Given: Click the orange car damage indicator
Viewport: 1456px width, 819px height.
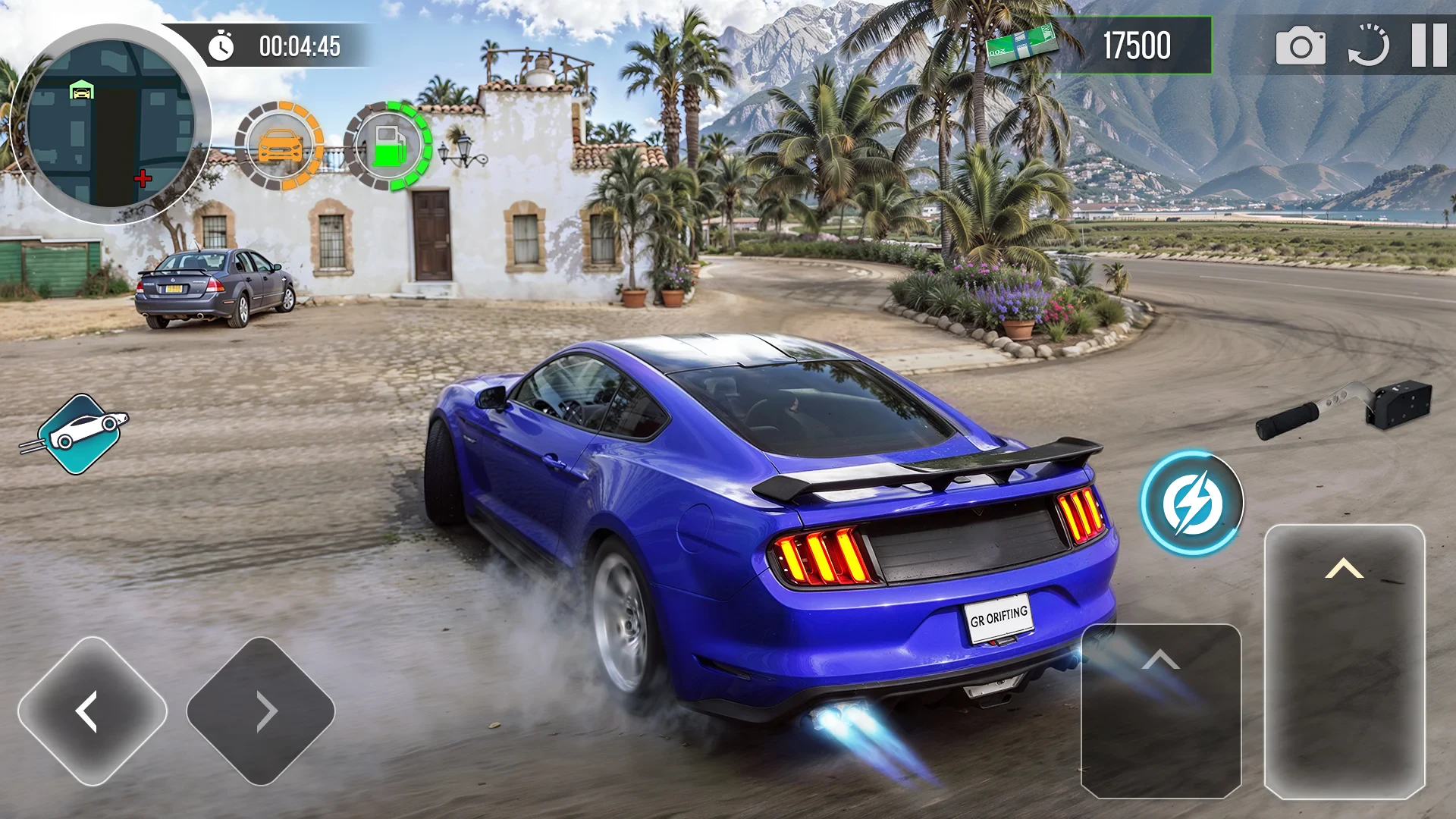Looking at the screenshot, I should click(279, 146).
